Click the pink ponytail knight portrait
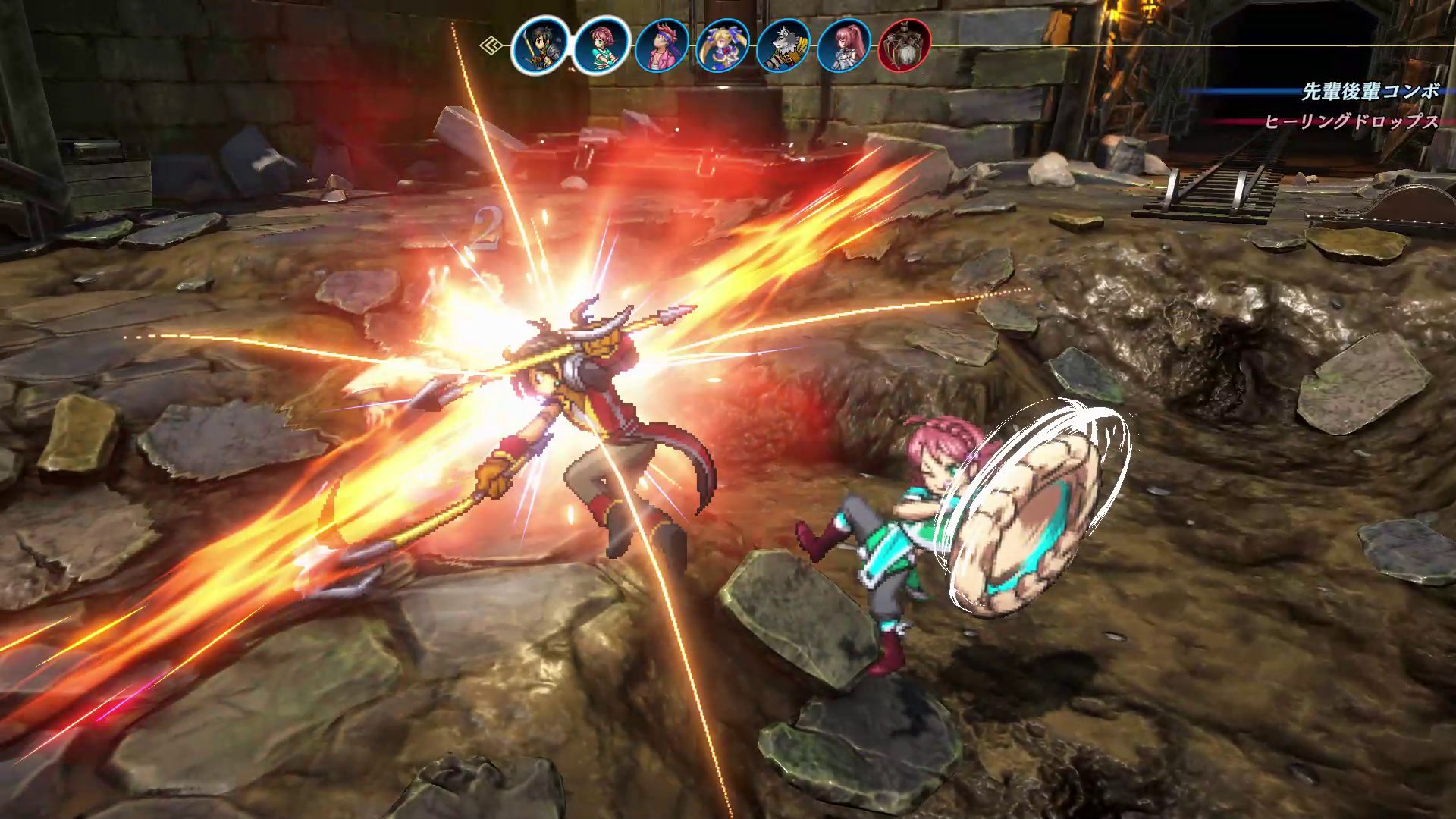This screenshot has width=1456, height=819. coord(844,45)
